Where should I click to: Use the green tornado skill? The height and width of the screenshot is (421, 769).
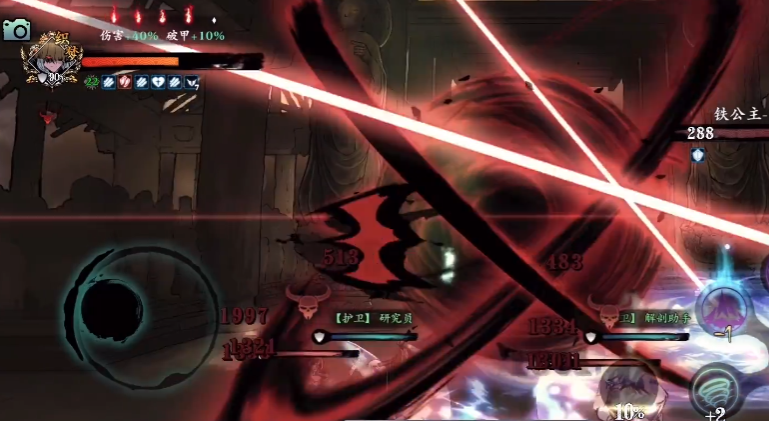(716, 389)
